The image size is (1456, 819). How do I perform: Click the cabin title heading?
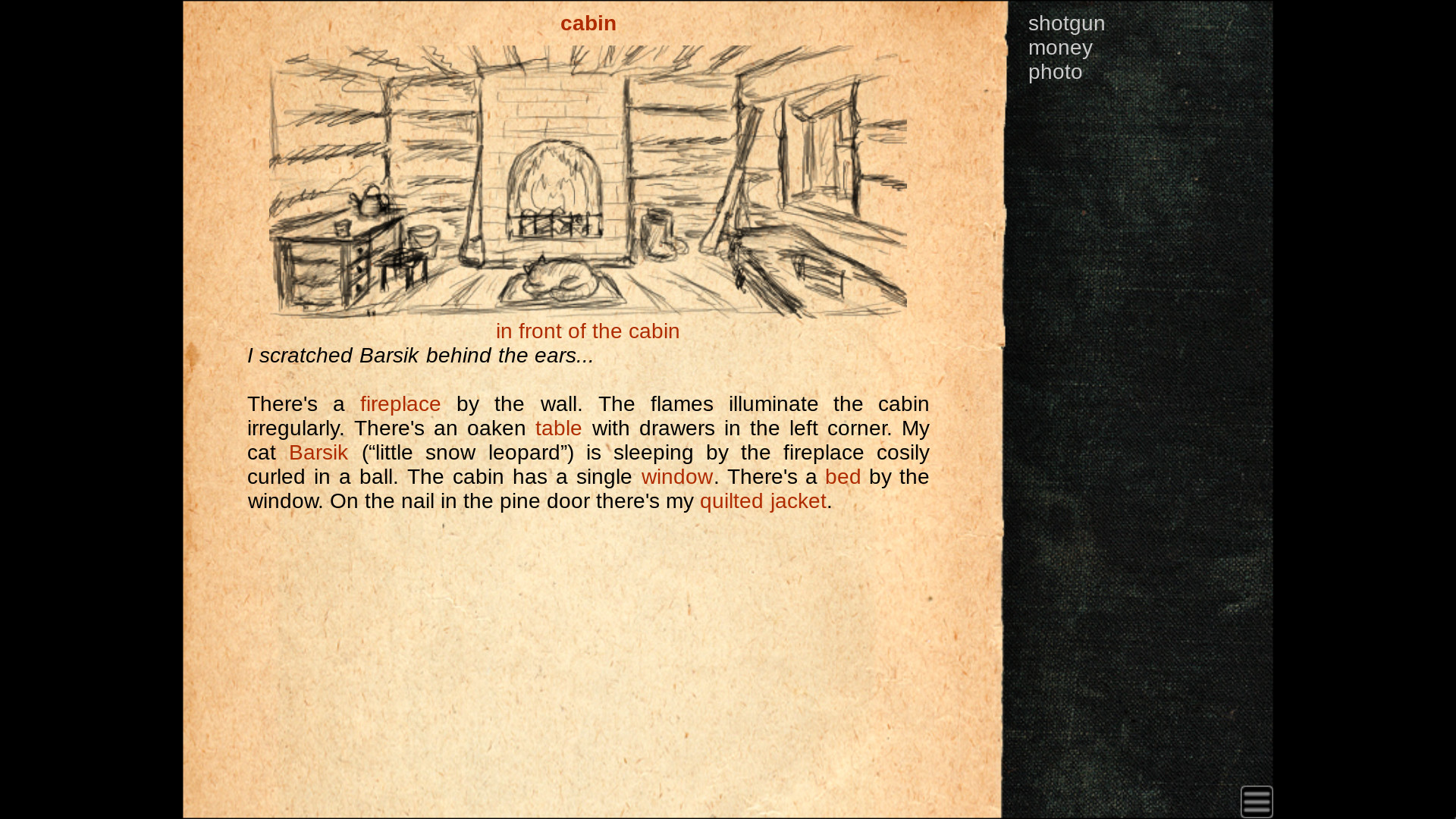[x=588, y=24]
